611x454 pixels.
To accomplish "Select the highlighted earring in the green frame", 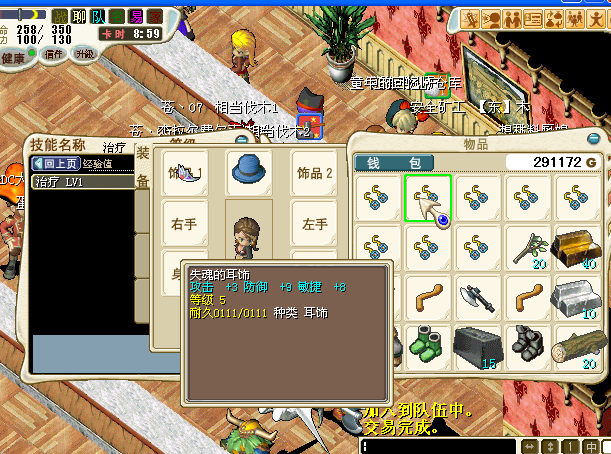I will (428, 197).
